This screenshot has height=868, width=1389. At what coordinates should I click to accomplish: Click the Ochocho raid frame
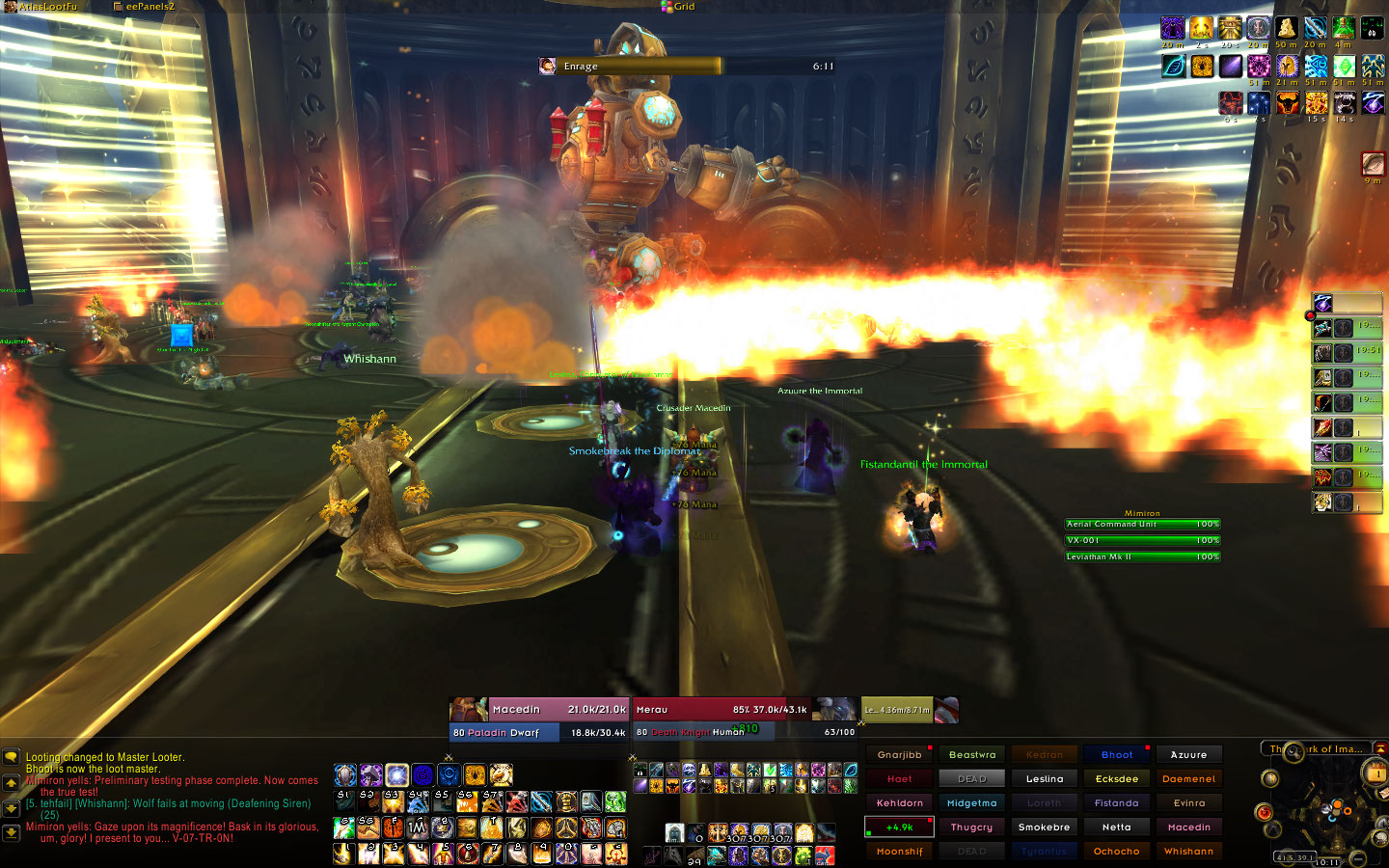point(1116,852)
